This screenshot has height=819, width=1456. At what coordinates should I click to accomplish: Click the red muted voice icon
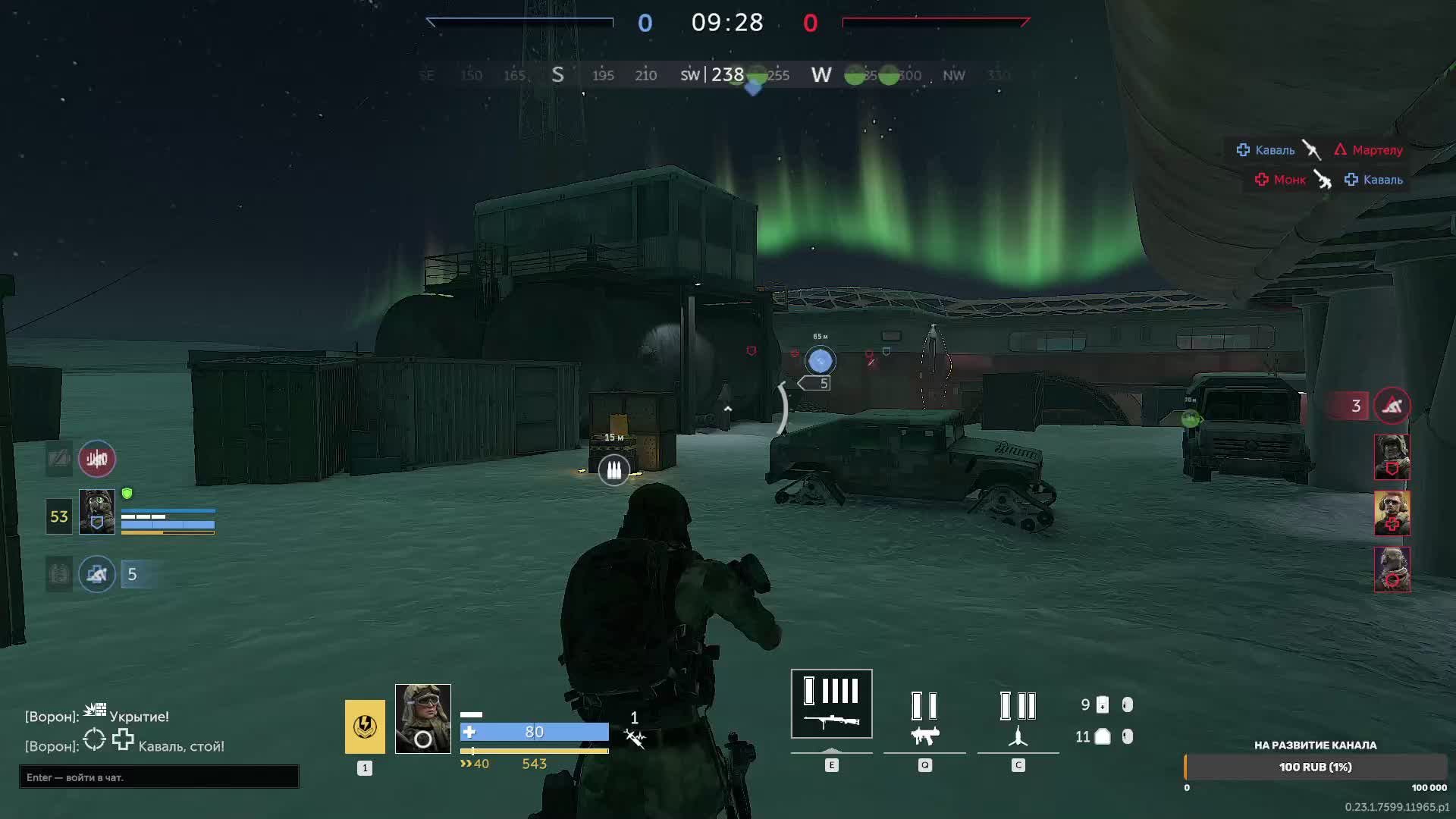click(x=97, y=459)
